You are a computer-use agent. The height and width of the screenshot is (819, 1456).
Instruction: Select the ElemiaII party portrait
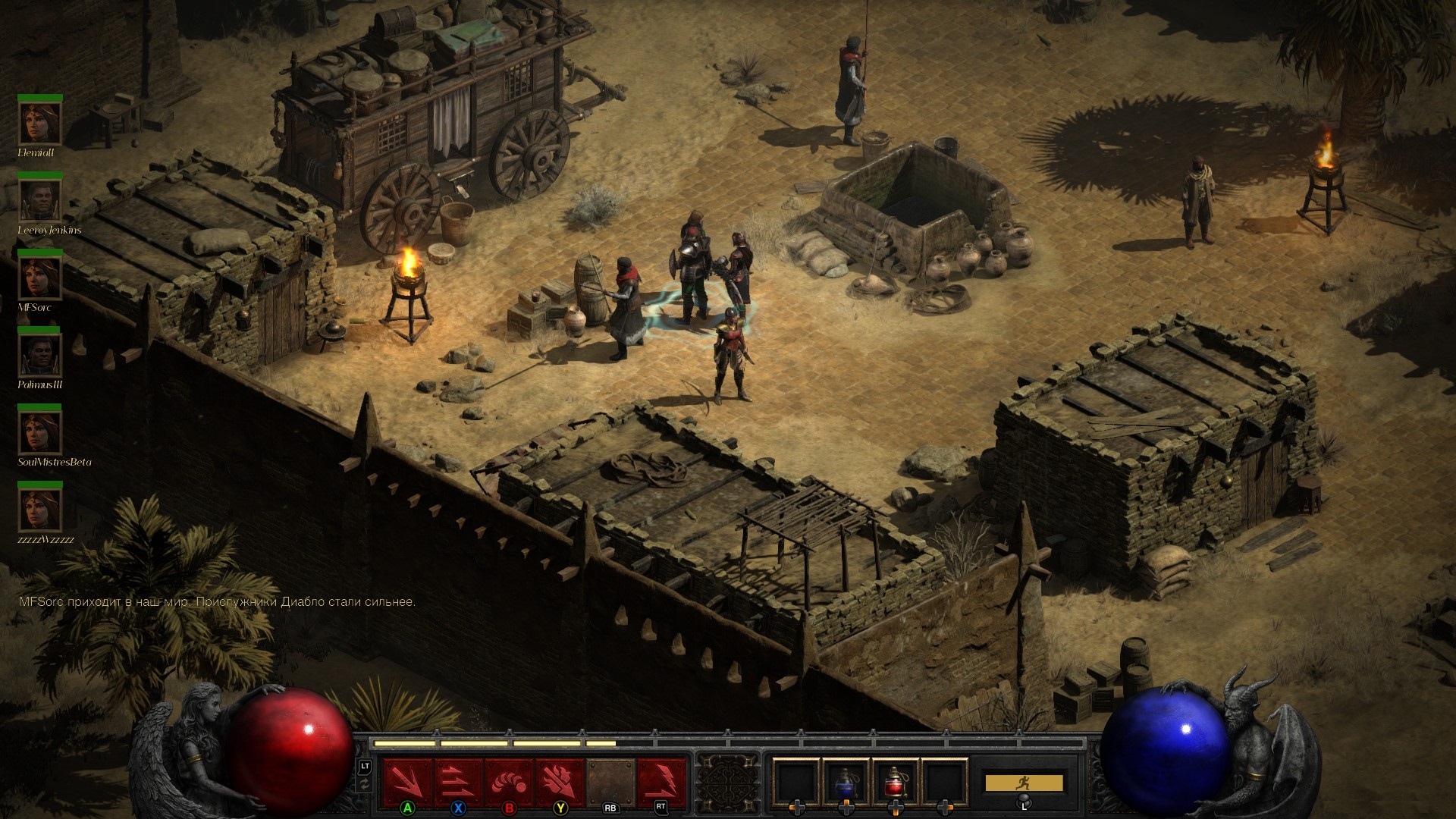(x=39, y=123)
